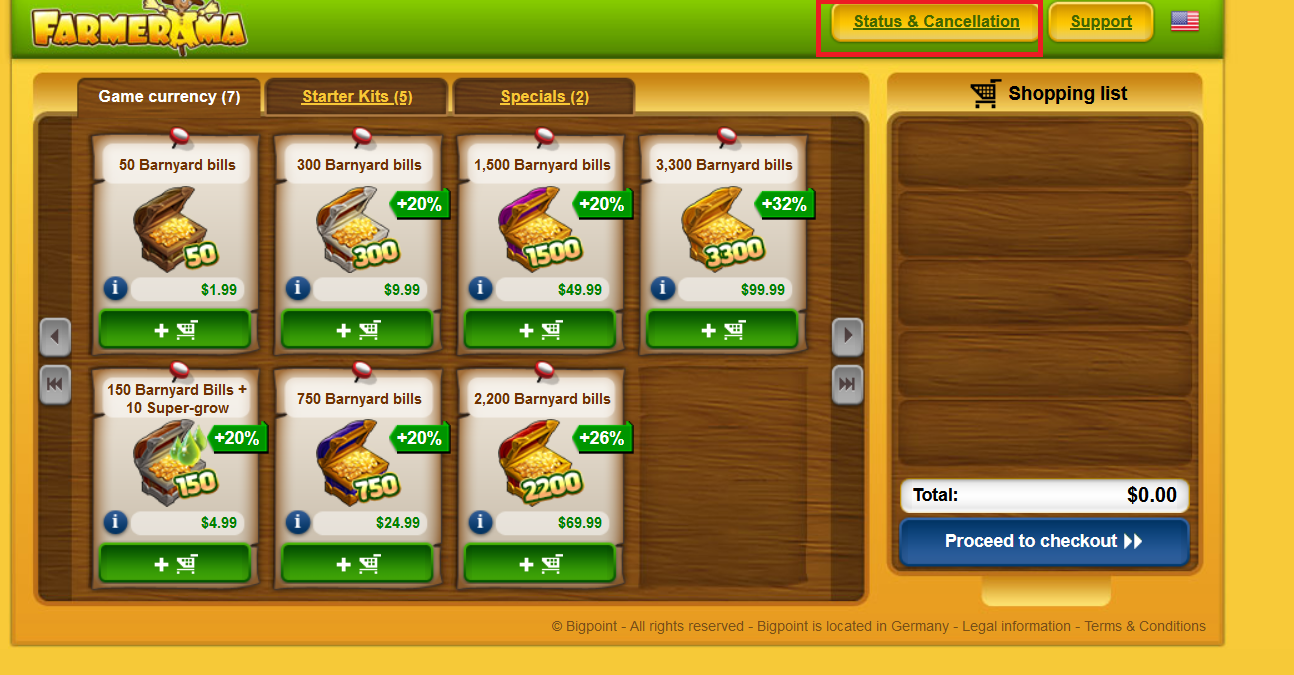
Task: Open the Status & Cancellation page
Action: click(x=936, y=22)
